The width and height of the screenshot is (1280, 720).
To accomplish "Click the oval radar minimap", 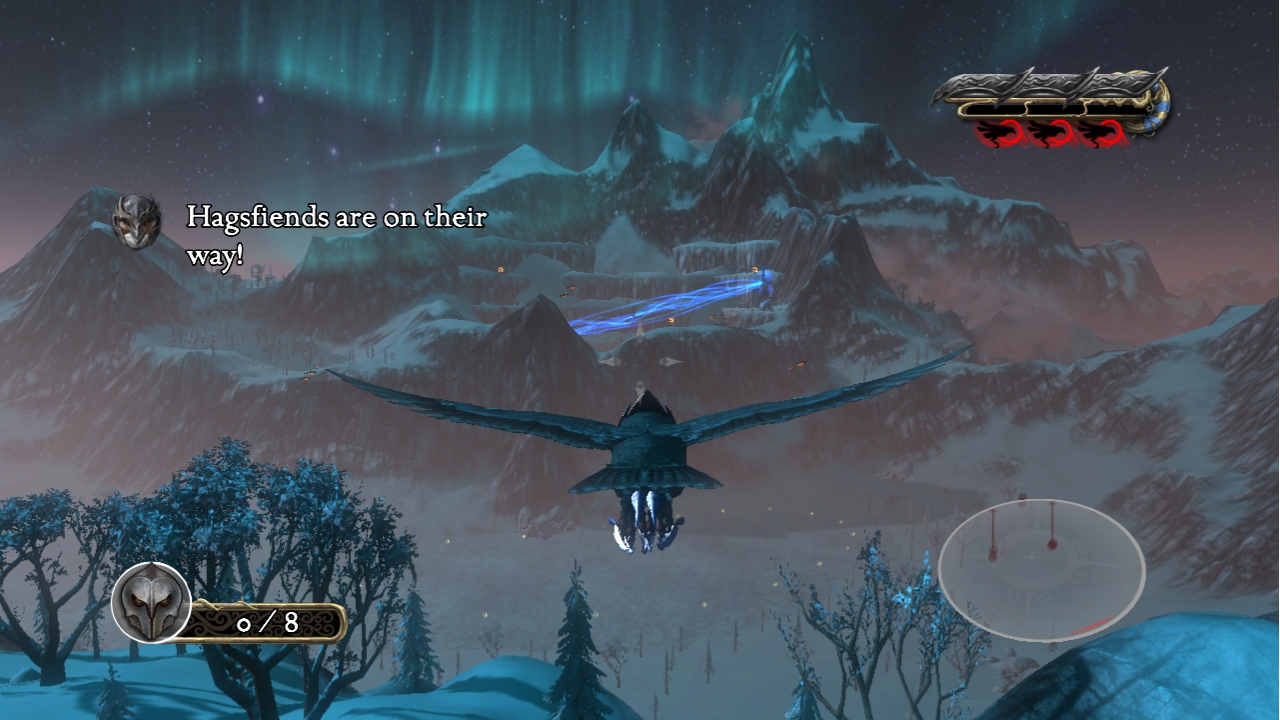I will coord(1041,569).
